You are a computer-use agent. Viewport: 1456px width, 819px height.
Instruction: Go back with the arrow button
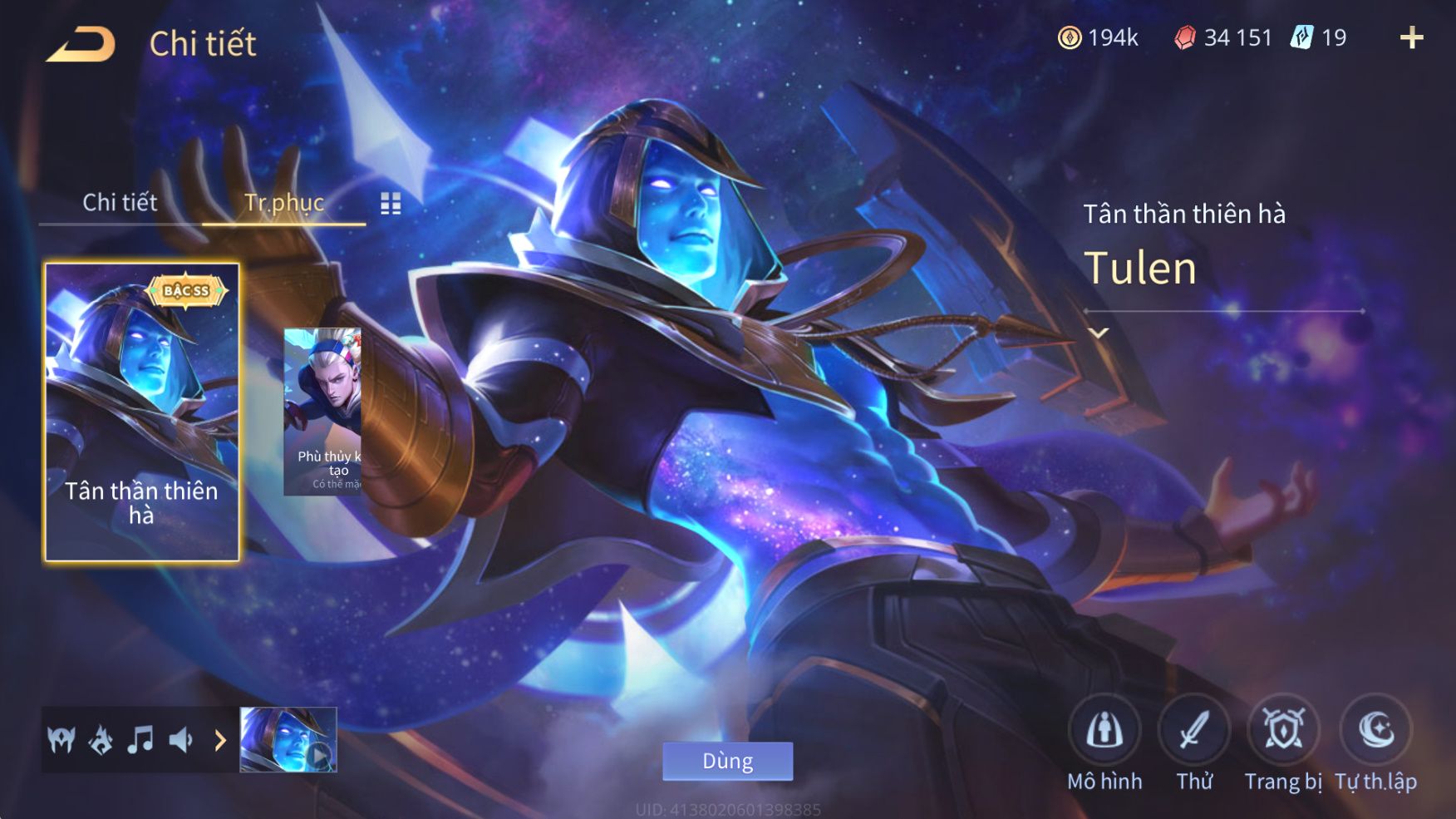click(x=81, y=44)
